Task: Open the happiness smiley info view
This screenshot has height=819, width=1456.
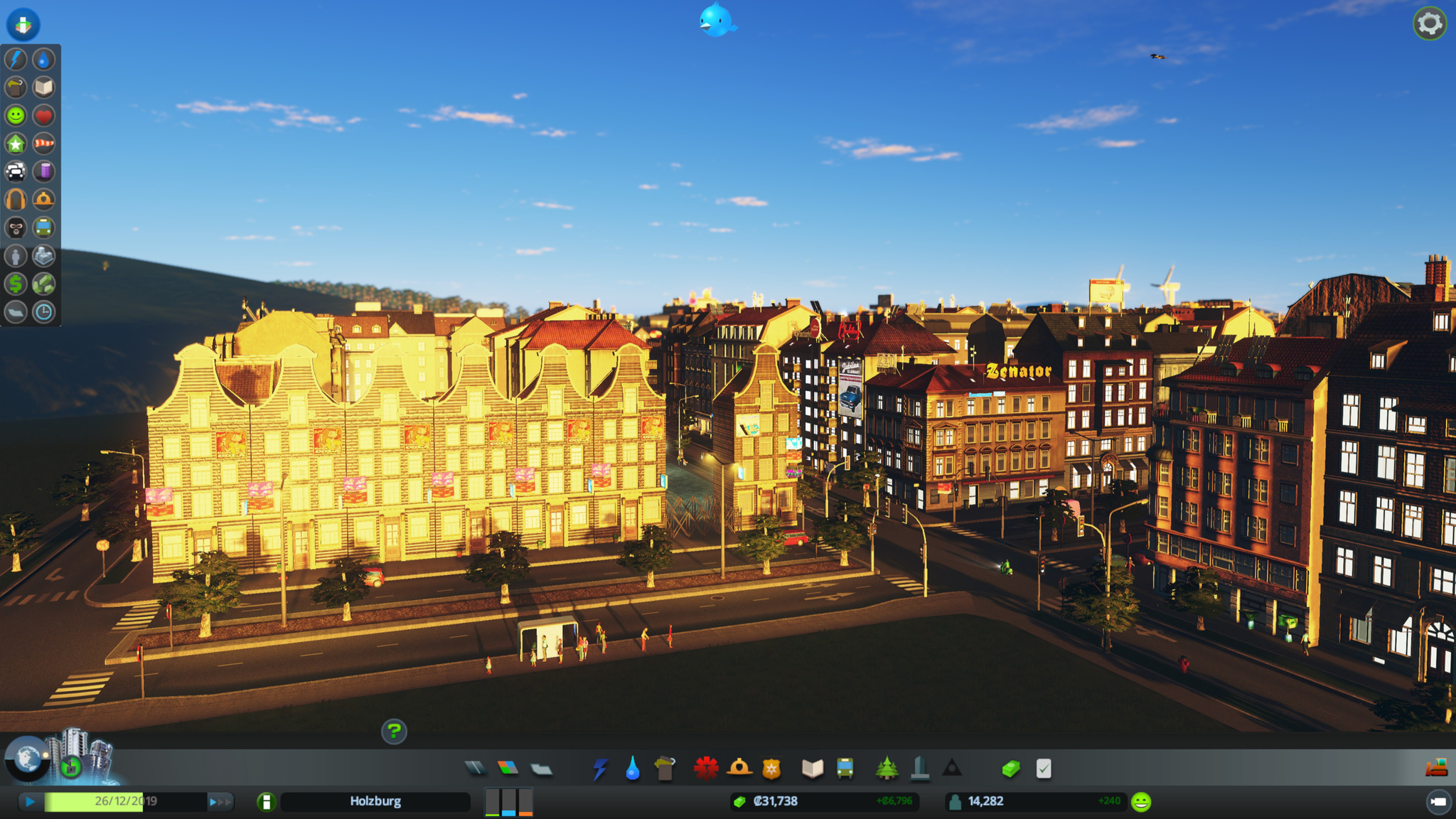Action: click(x=16, y=115)
